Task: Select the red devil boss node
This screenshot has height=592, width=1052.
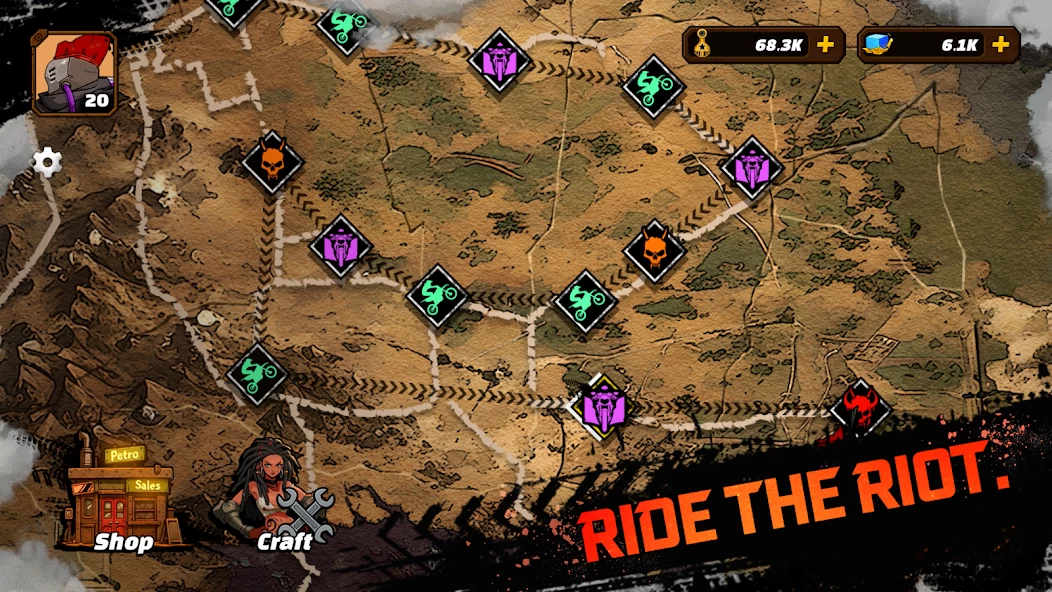Action: pos(861,408)
